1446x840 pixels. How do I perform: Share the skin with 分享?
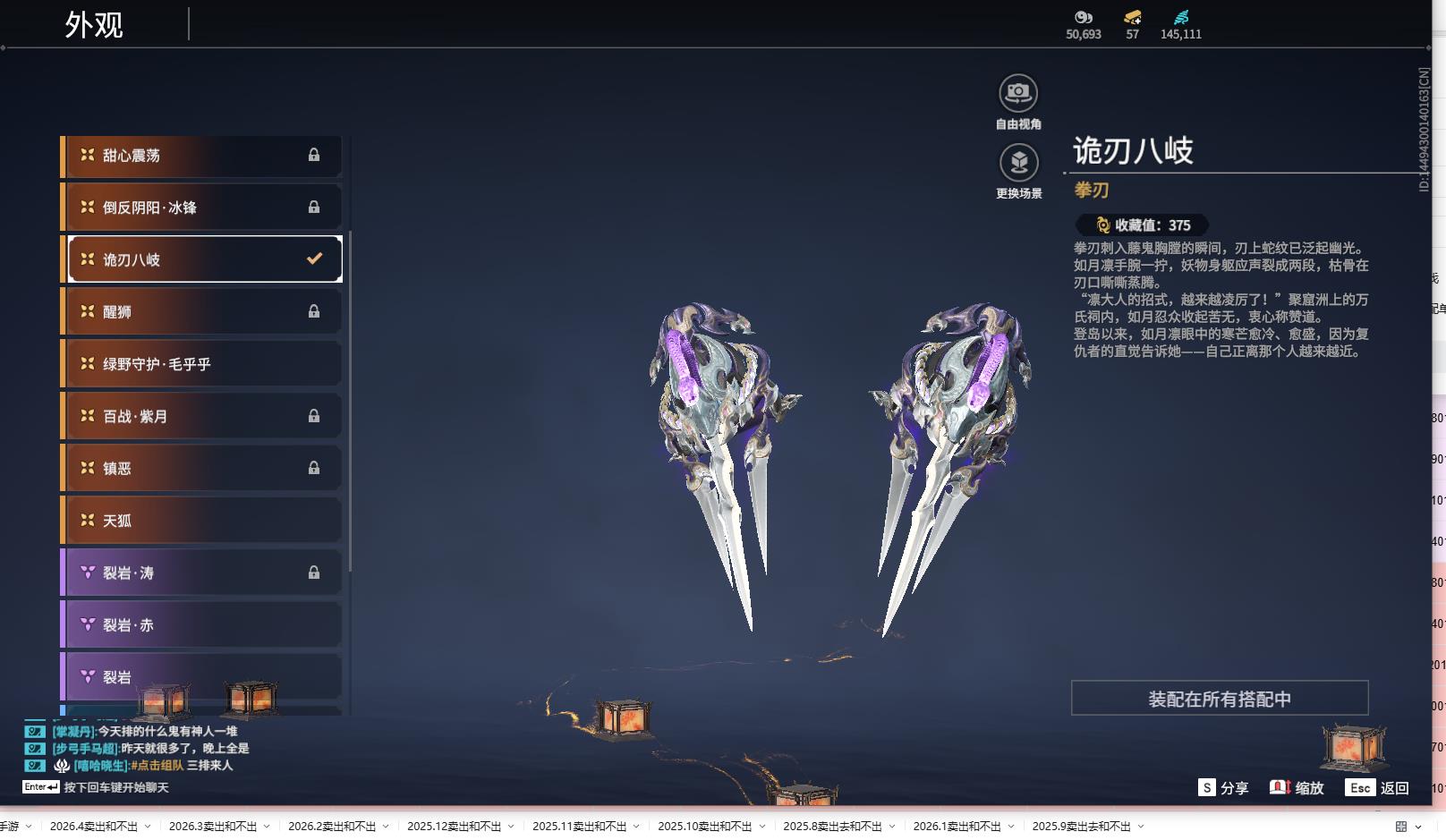(1223, 788)
